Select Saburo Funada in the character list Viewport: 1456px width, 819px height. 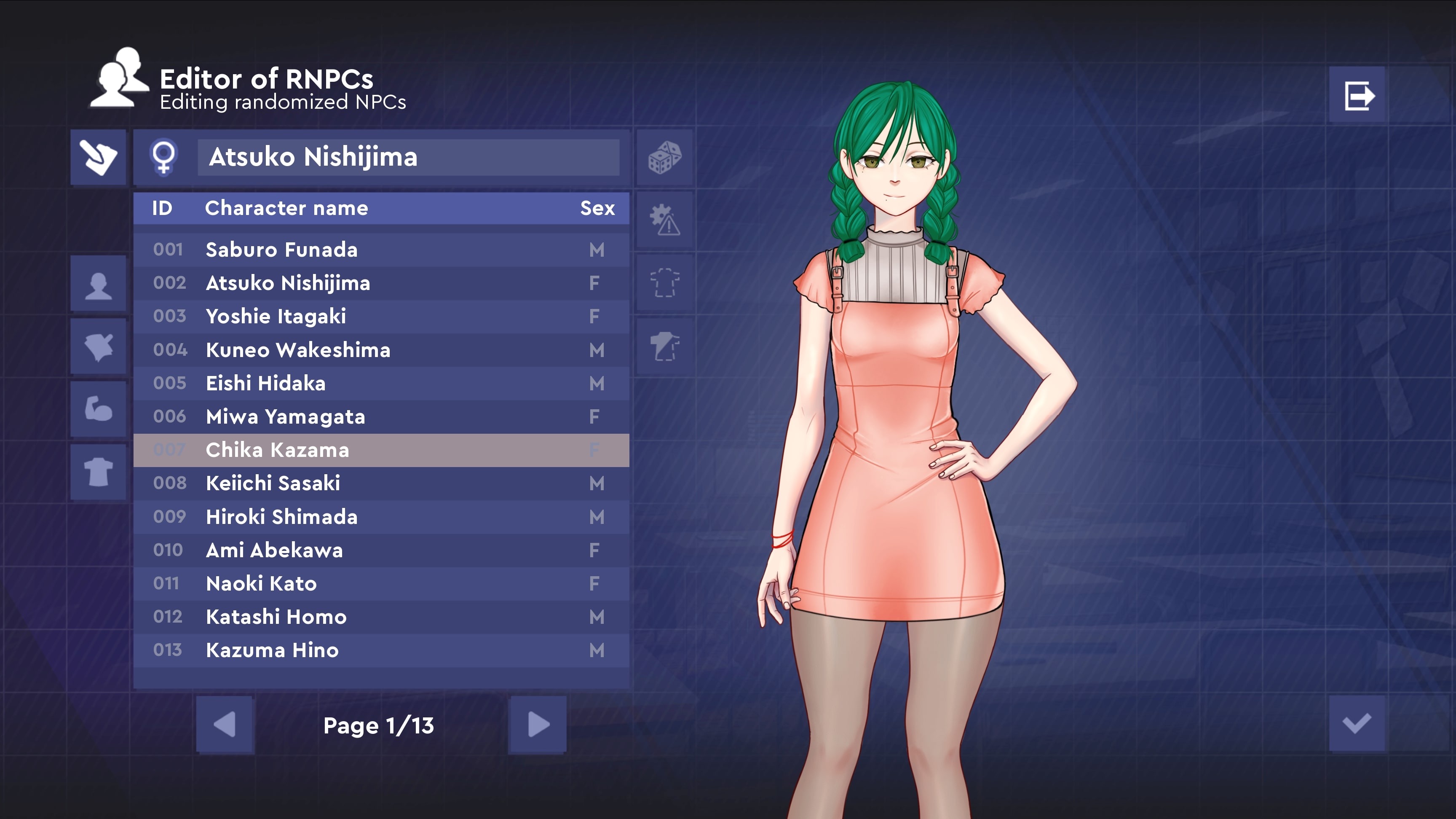[381, 250]
